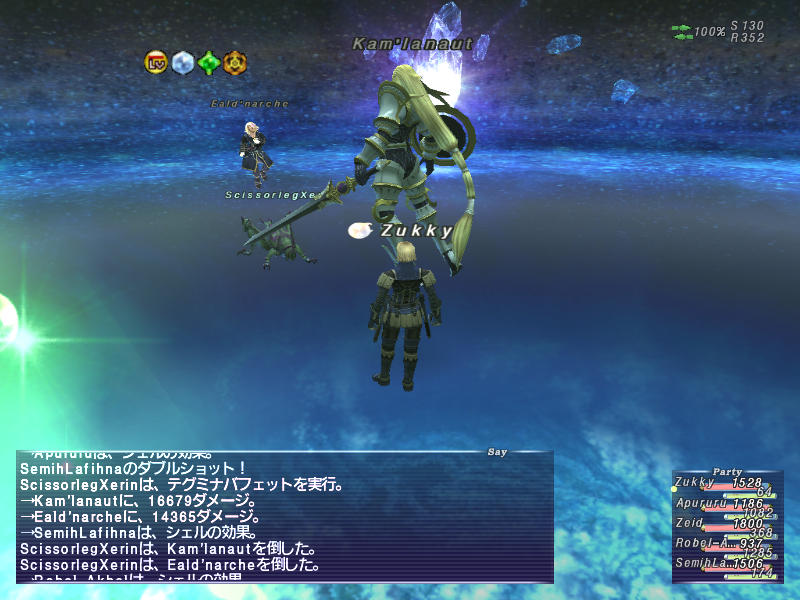Select the green cross-shaped buff icon

pyautogui.click(x=208, y=63)
